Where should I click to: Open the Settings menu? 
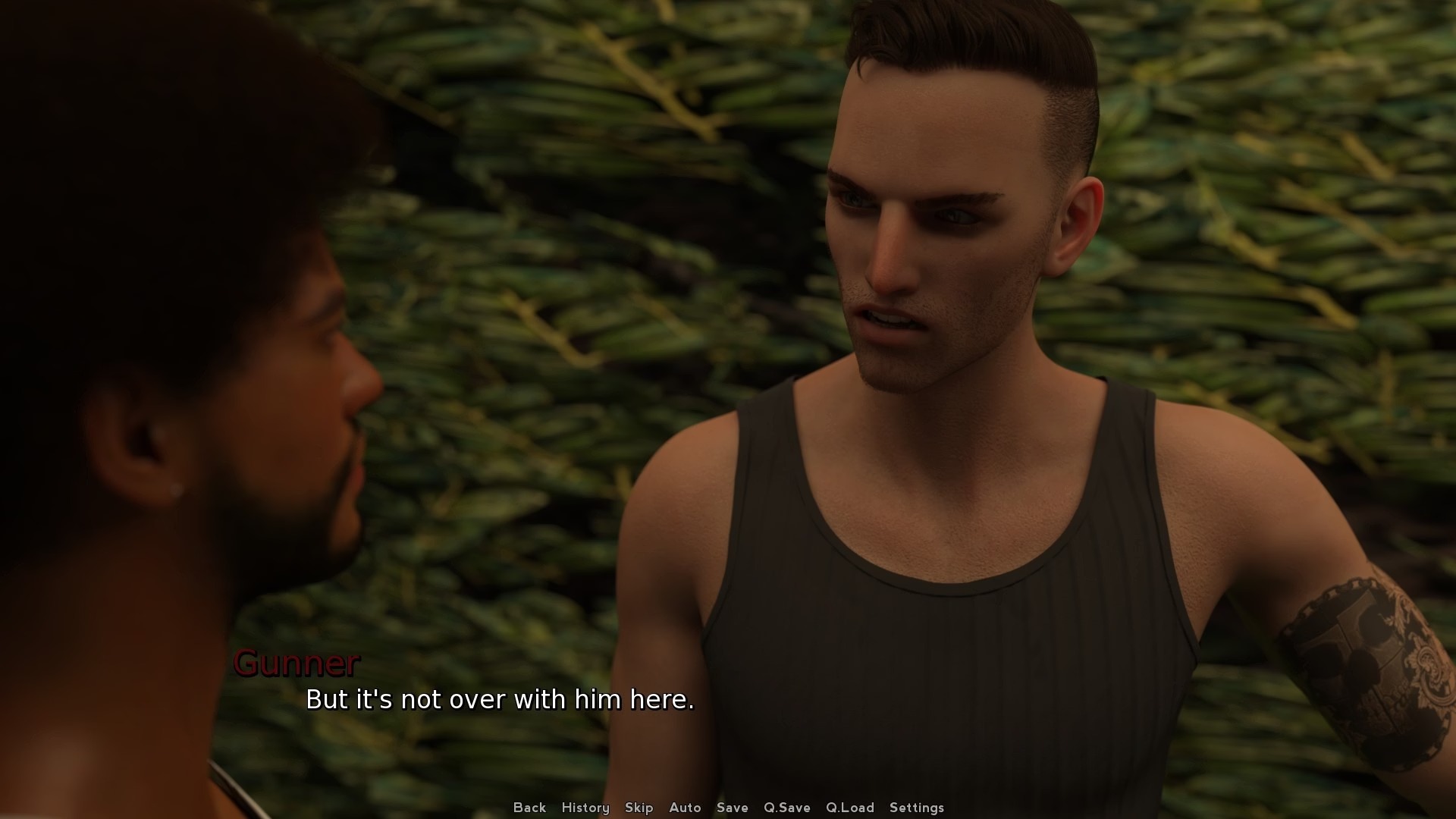click(x=916, y=808)
